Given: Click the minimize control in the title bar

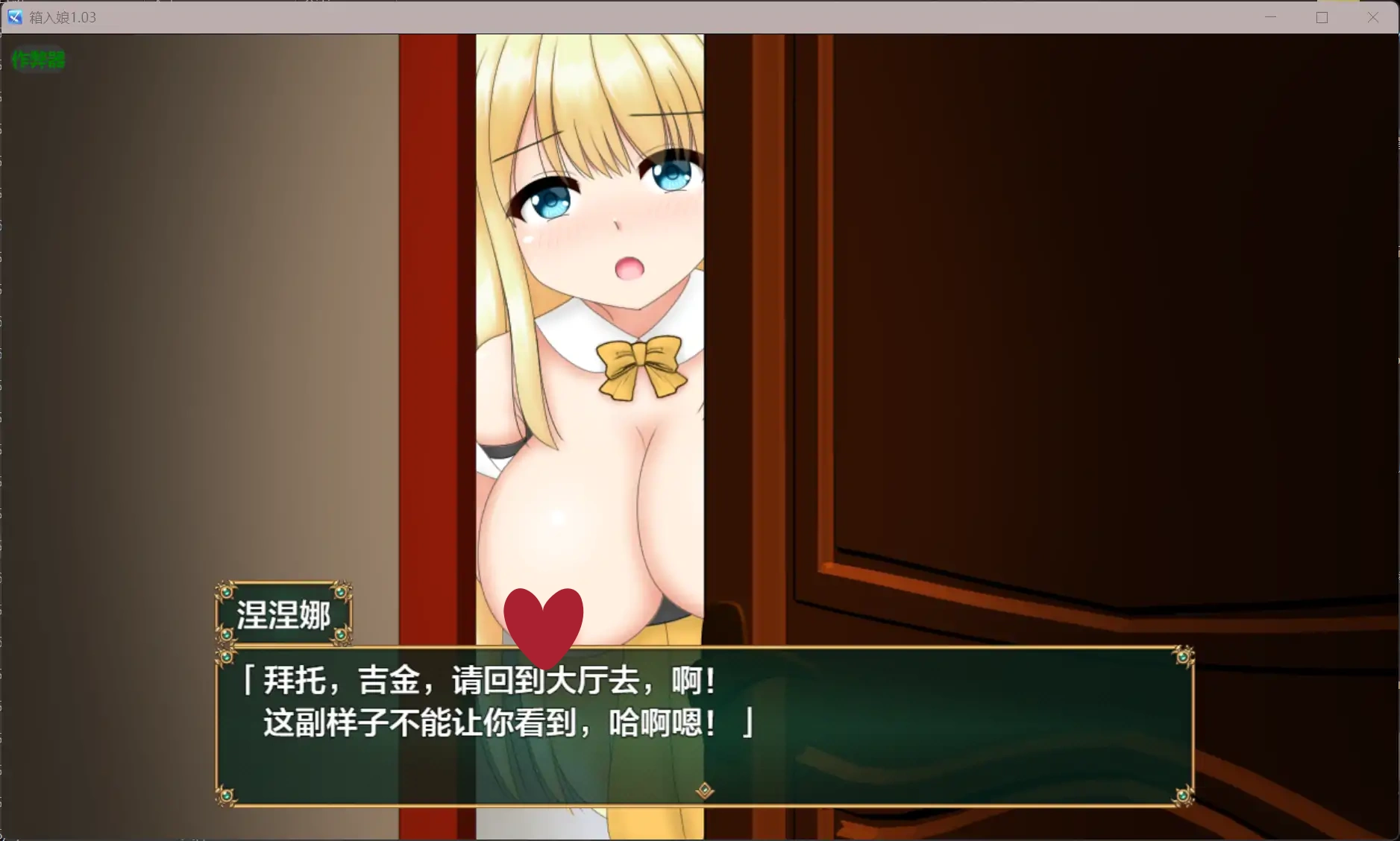Looking at the screenshot, I should click(1270, 16).
